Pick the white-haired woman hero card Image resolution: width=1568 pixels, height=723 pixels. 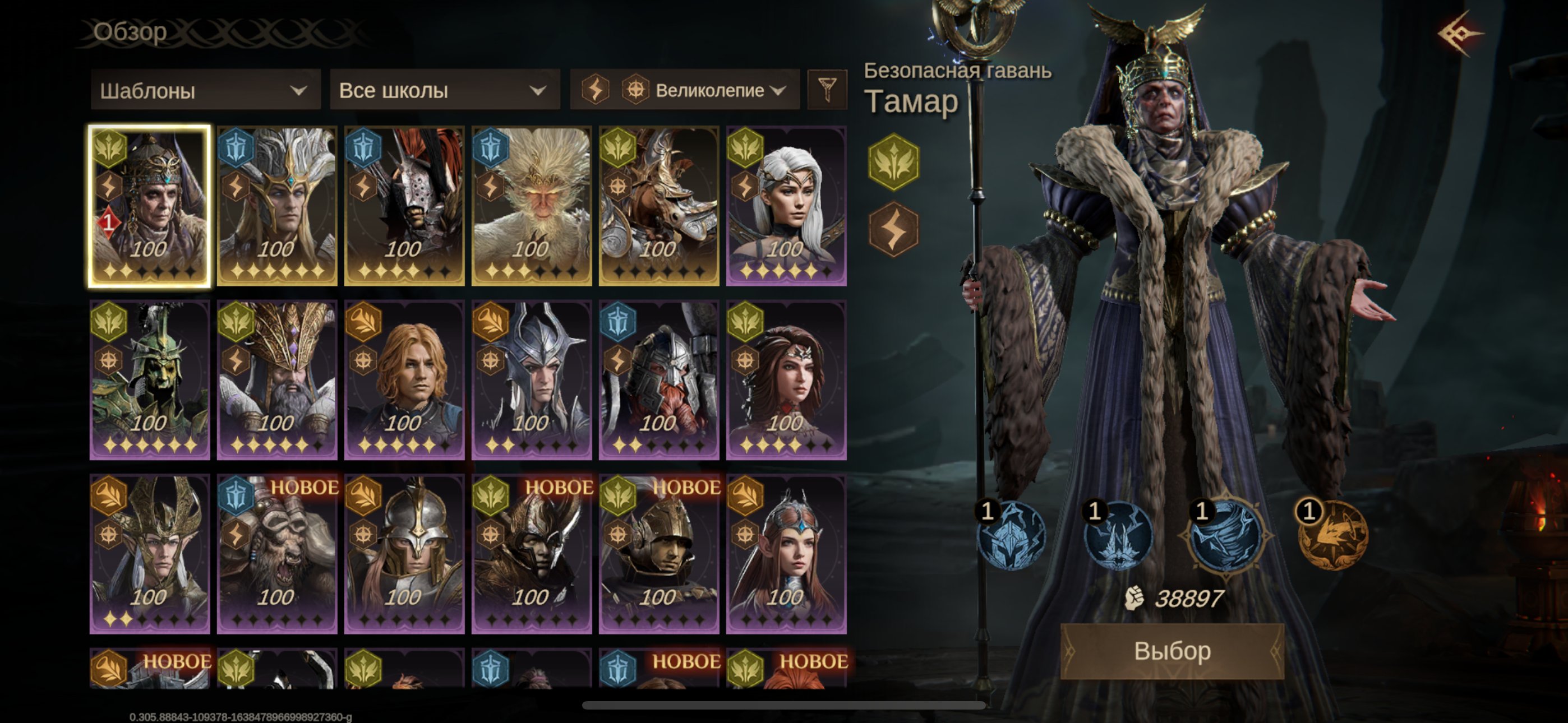[786, 206]
